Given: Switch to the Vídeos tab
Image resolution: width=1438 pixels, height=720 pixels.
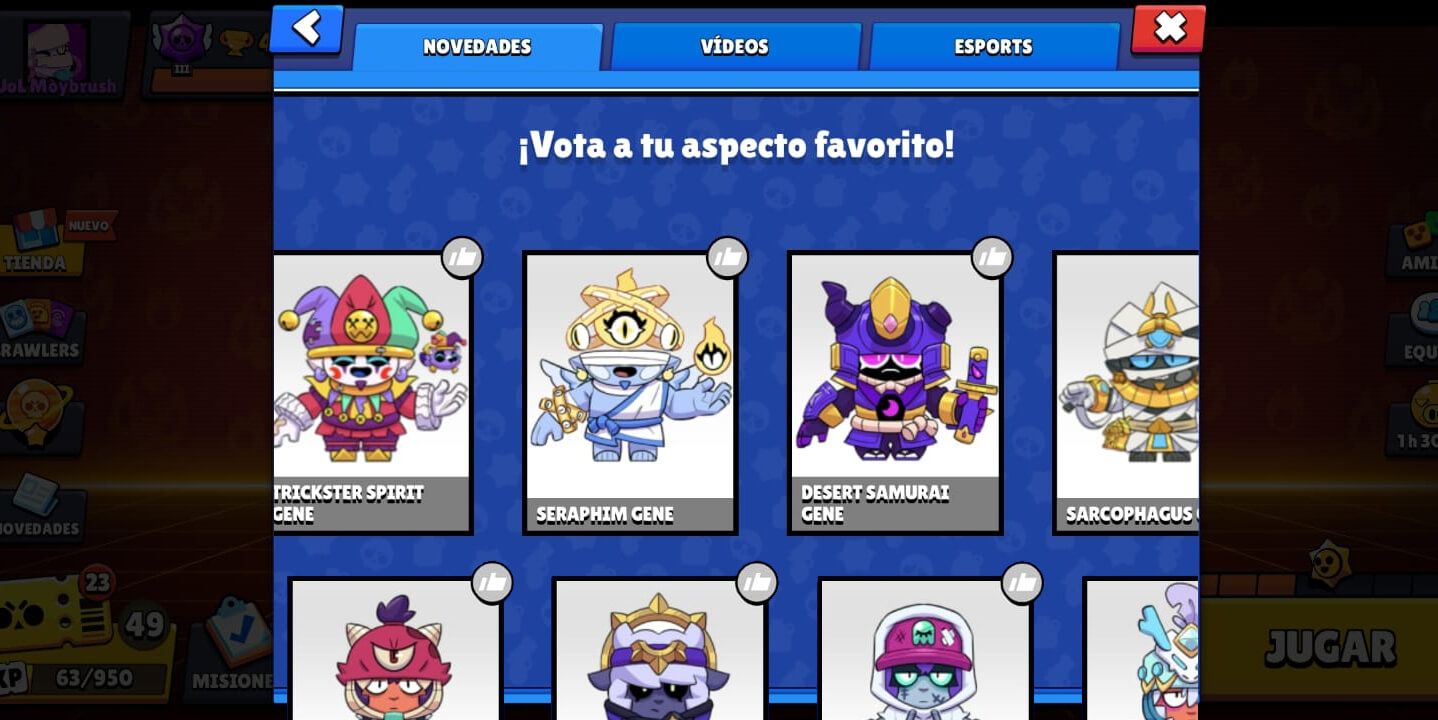Looking at the screenshot, I should [735, 46].
